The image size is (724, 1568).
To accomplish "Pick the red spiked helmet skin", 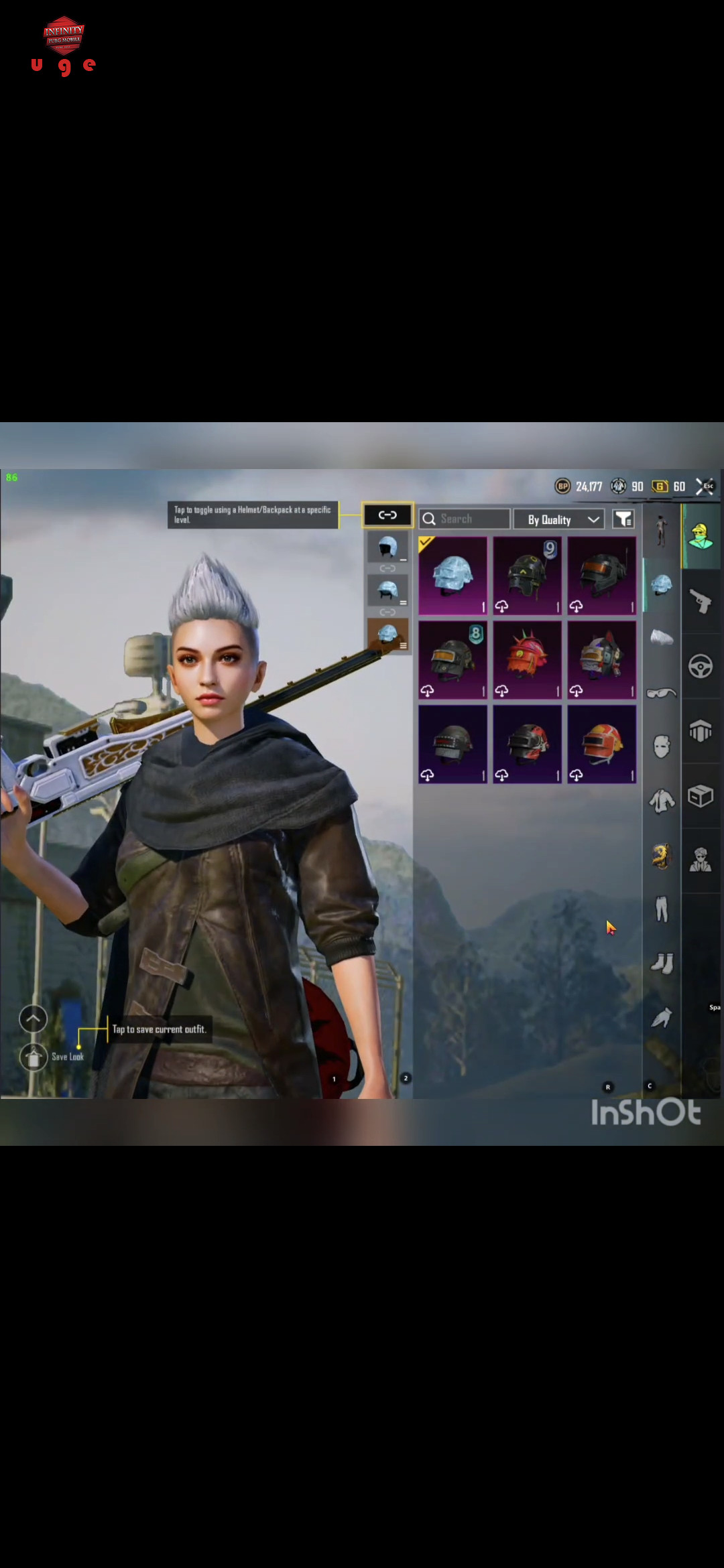I will [528, 660].
